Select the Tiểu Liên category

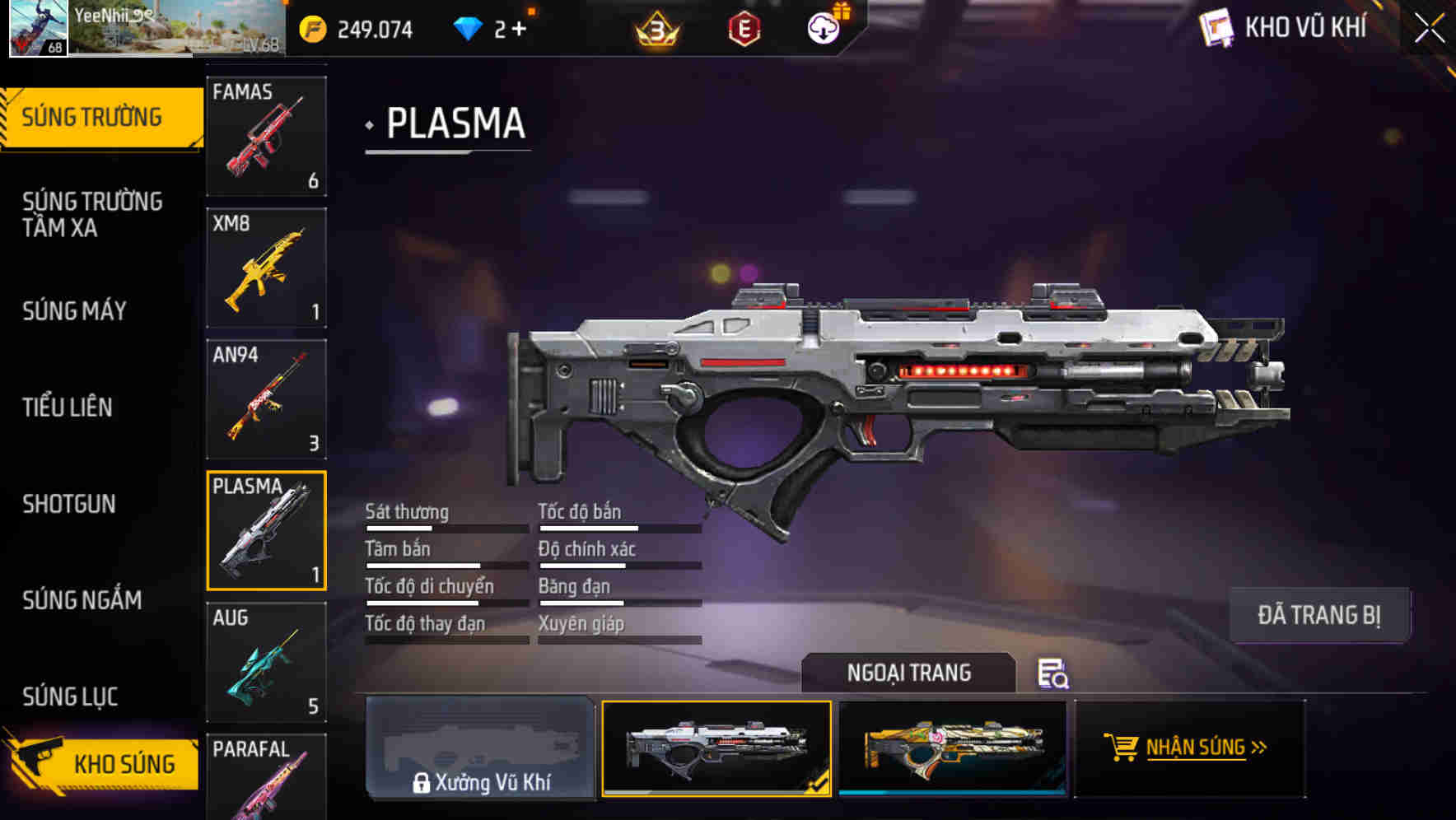tap(68, 408)
